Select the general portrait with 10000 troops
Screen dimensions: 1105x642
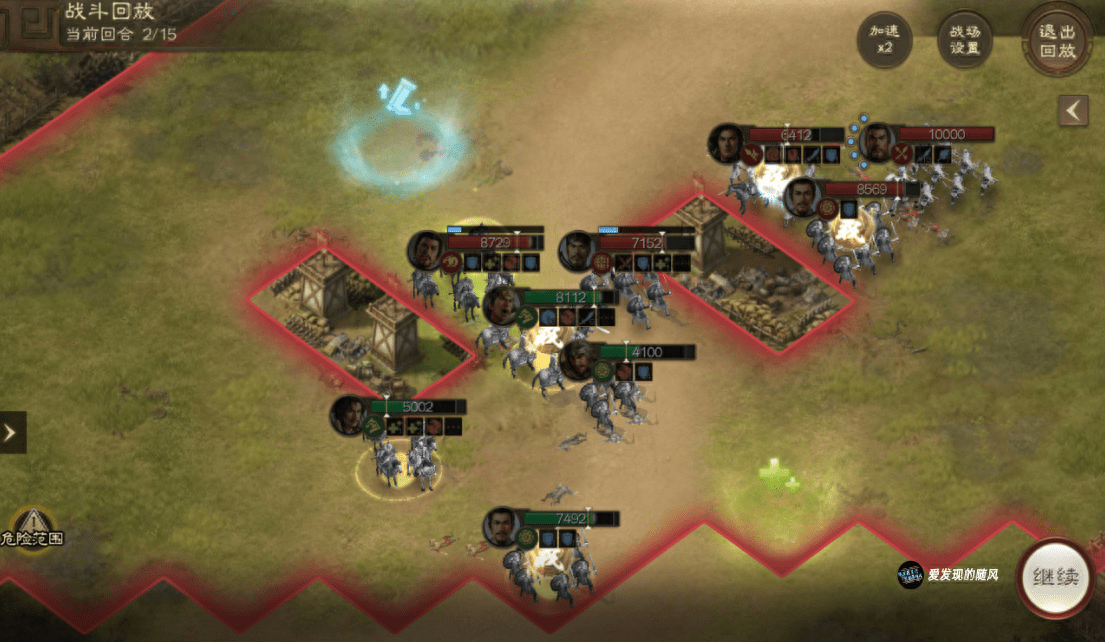[x=878, y=143]
